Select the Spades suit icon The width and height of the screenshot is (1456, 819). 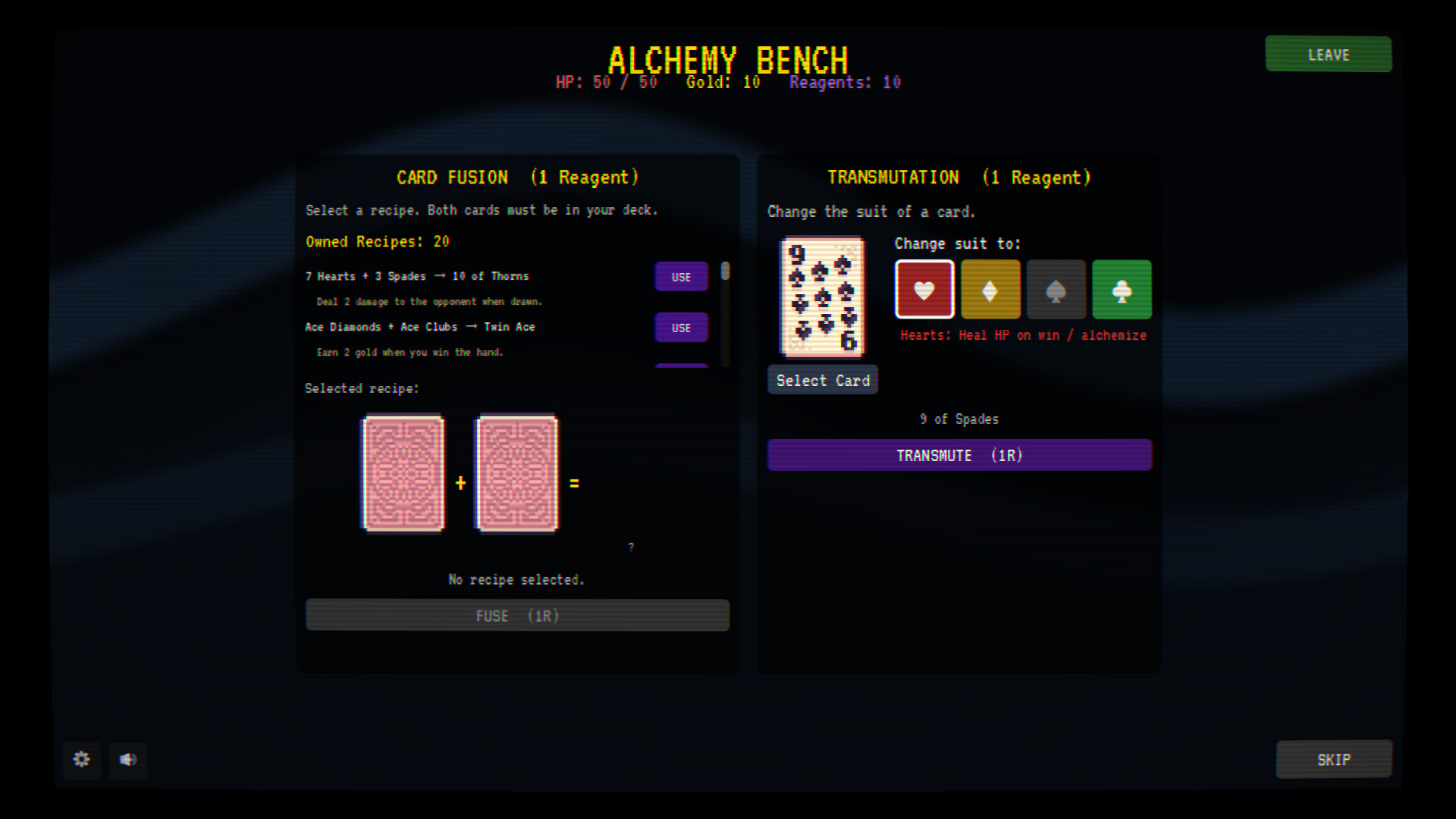pyautogui.click(x=1056, y=289)
